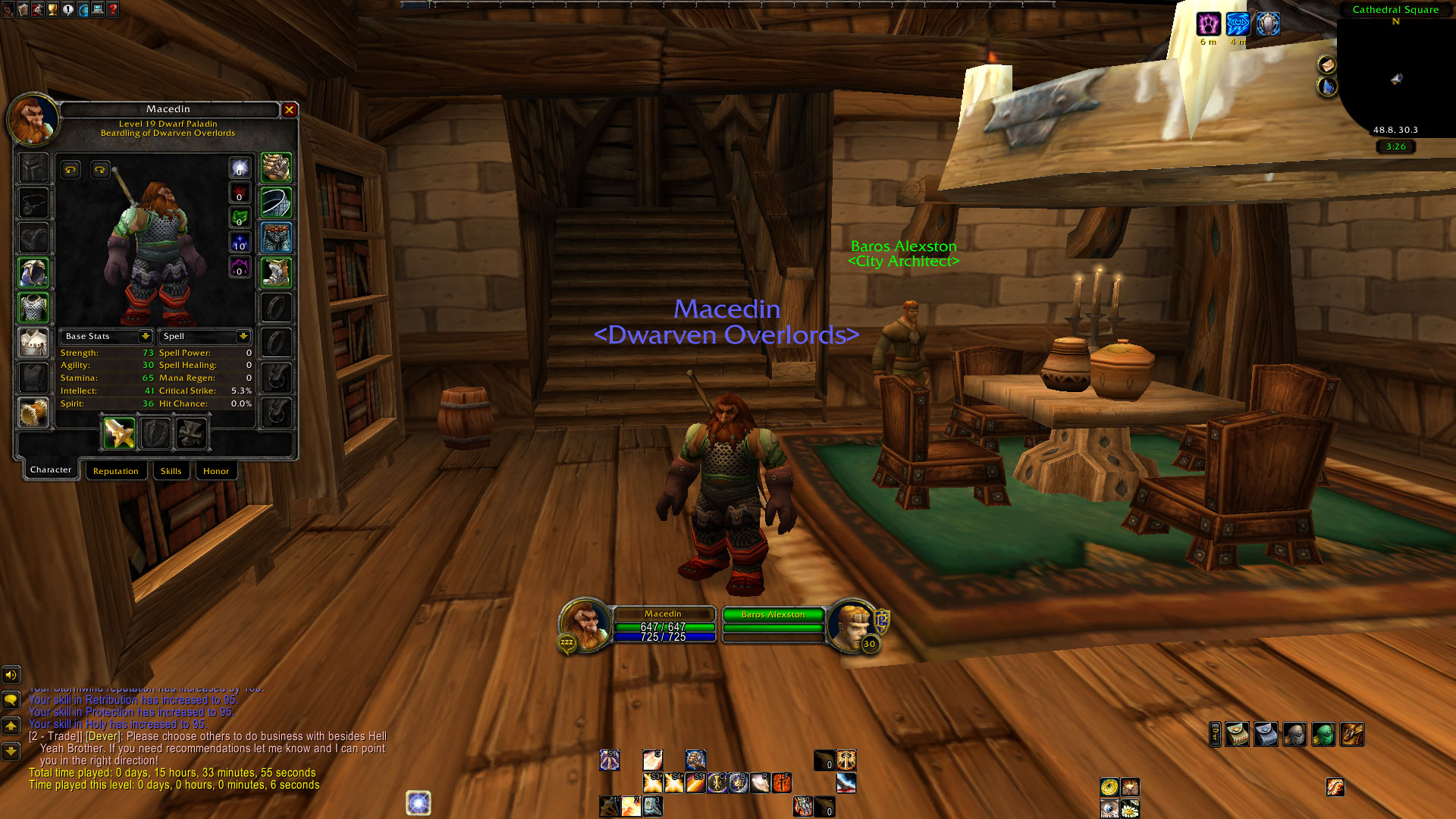
Task: Use the white daisy flower action button
Action: (1130, 809)
